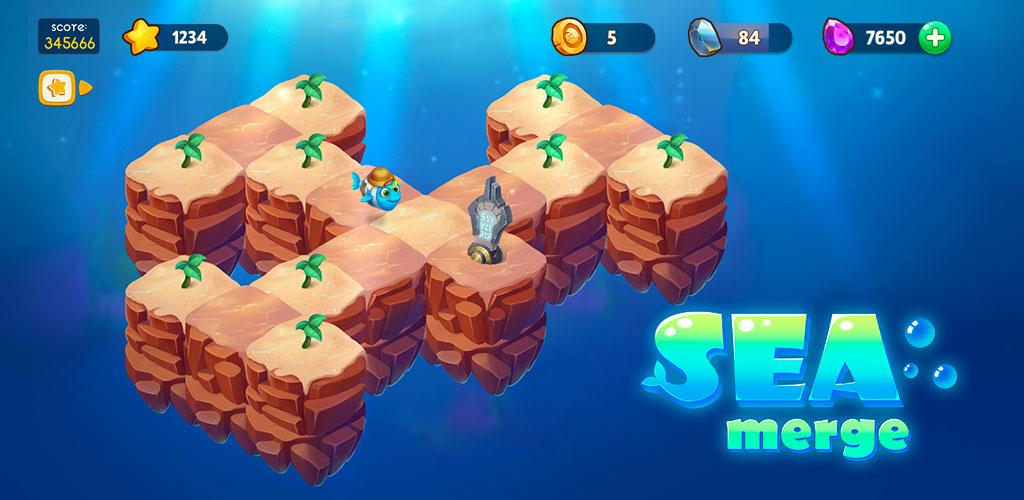
Task: Open the orange star quest button
Action: [55, 88]
